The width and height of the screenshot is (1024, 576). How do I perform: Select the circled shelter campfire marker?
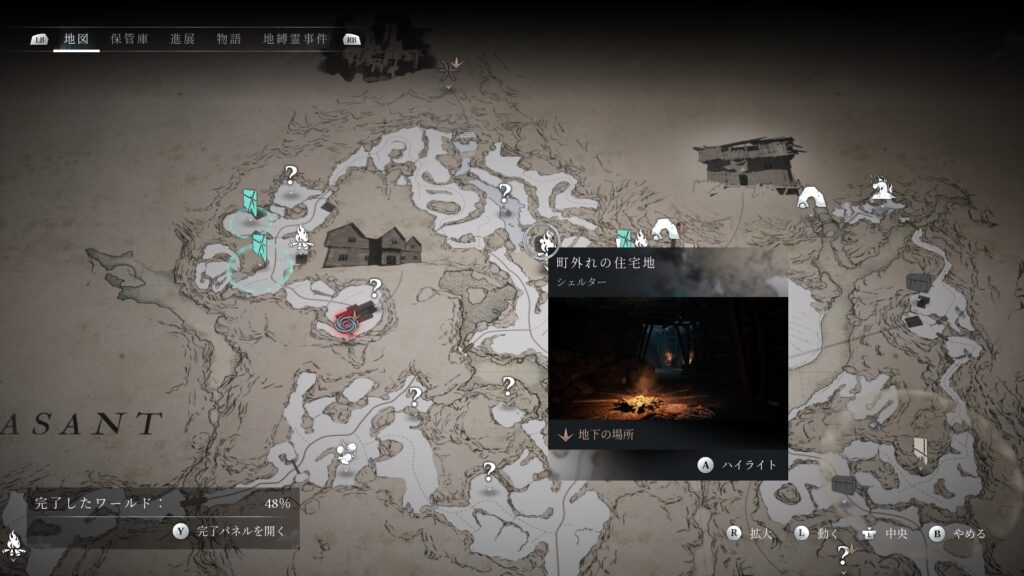point(545,241)
